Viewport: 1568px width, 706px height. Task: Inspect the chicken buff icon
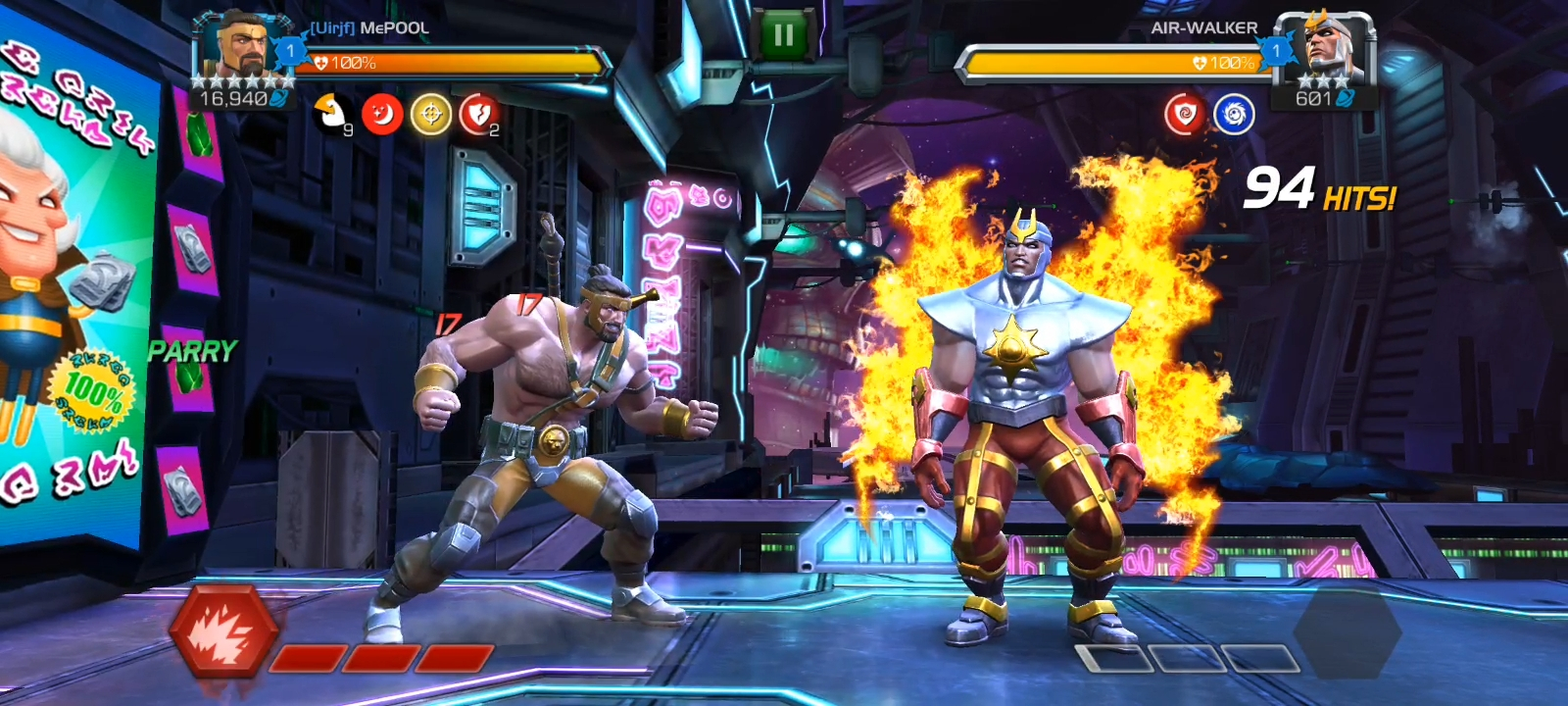332,115
